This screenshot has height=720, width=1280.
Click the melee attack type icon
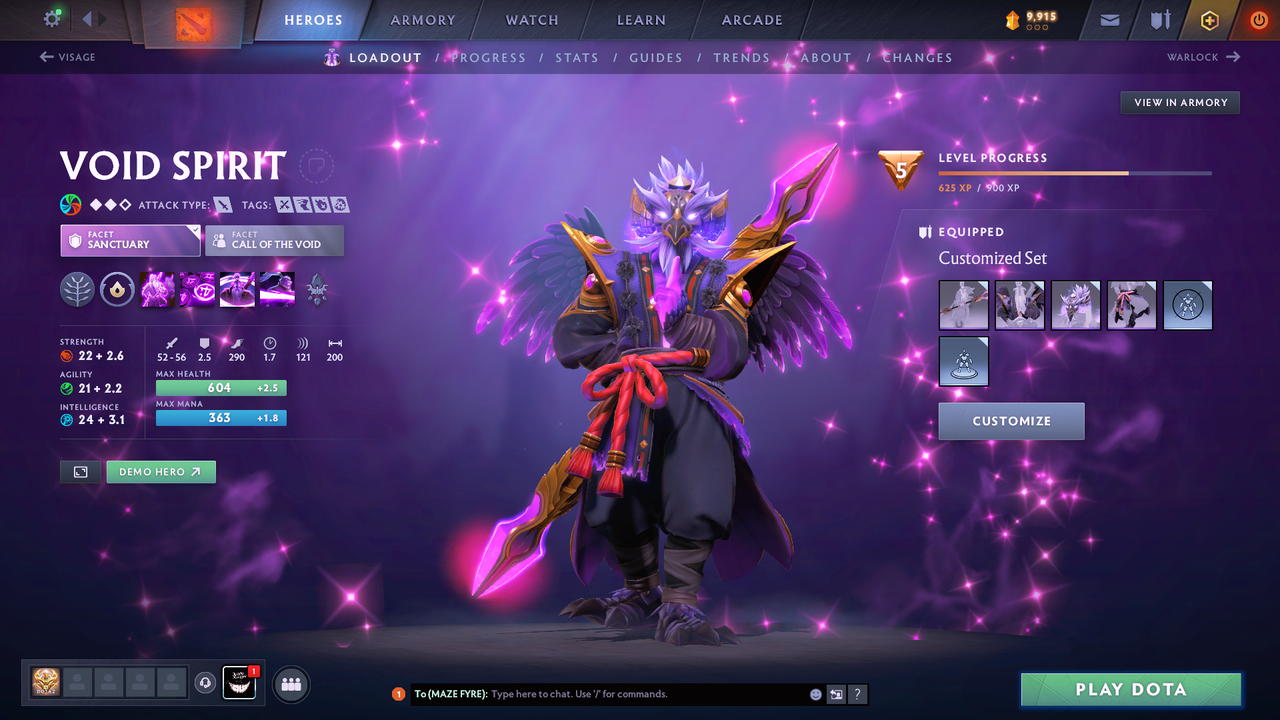pos(225,204)
